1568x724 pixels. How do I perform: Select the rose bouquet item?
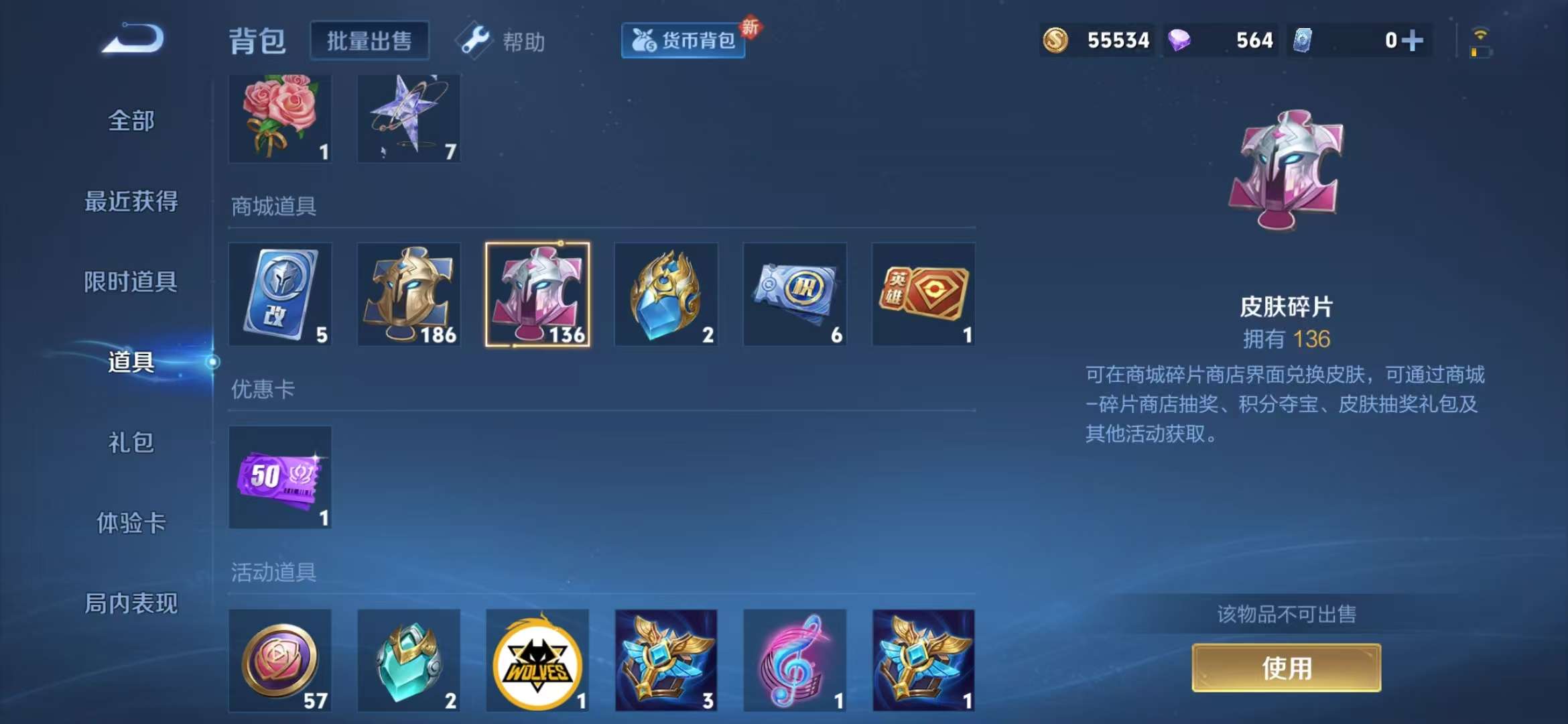279,118
